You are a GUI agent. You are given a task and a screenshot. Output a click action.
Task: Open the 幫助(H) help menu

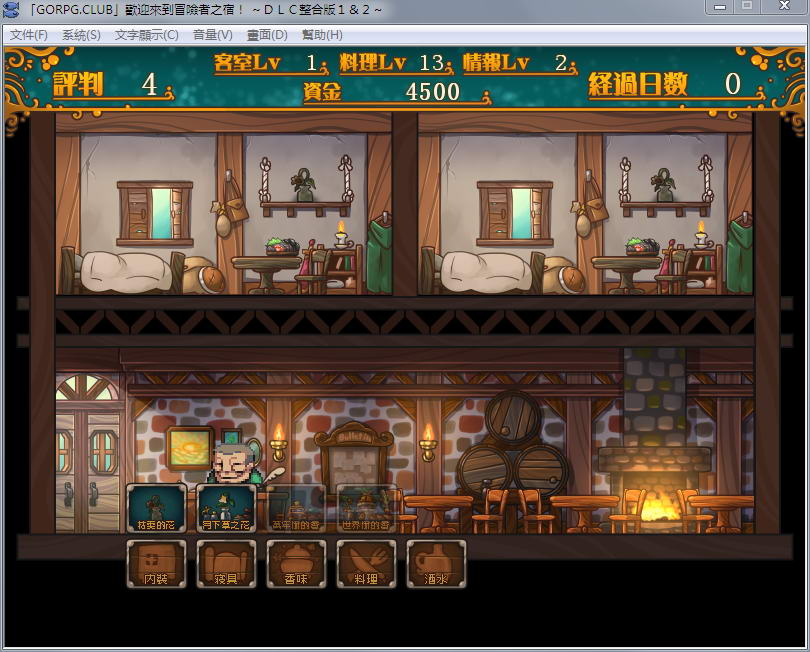(322, 35)
